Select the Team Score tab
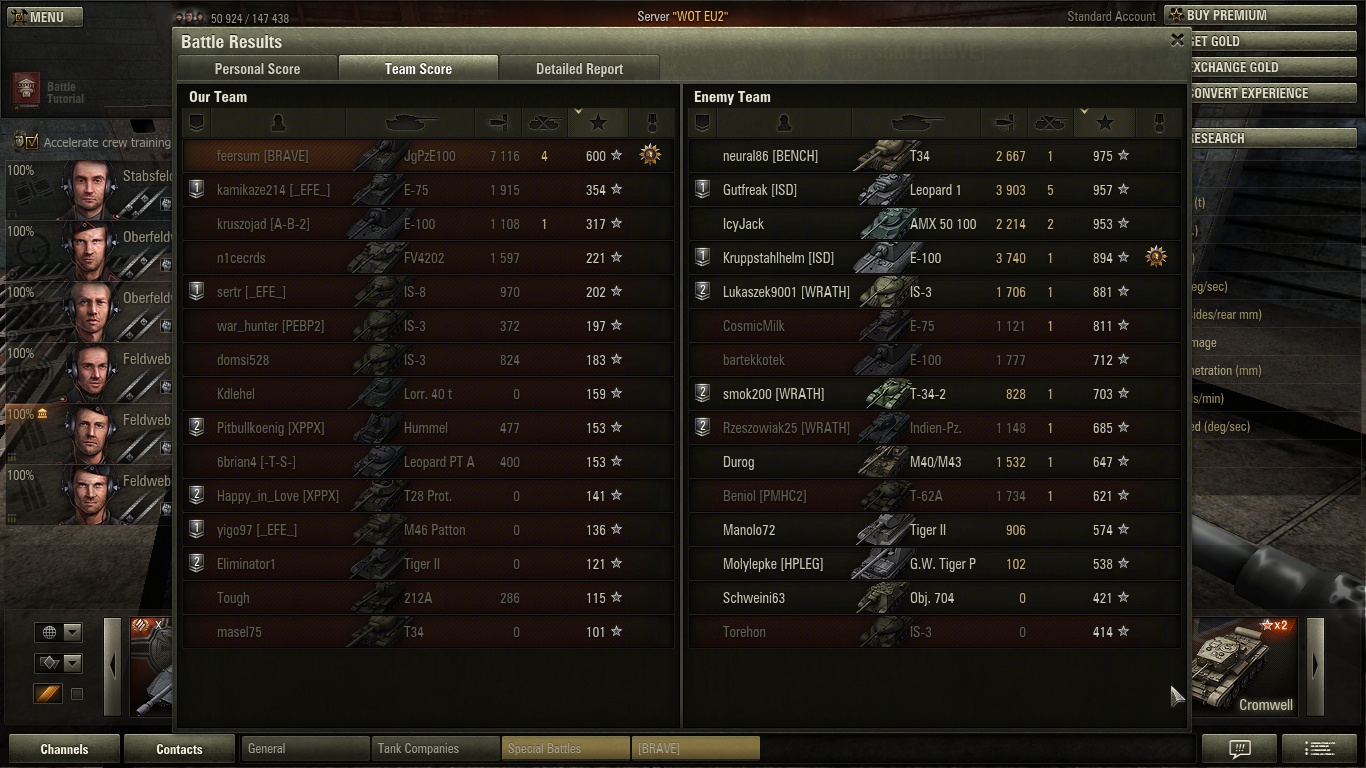 coord(418,69)
